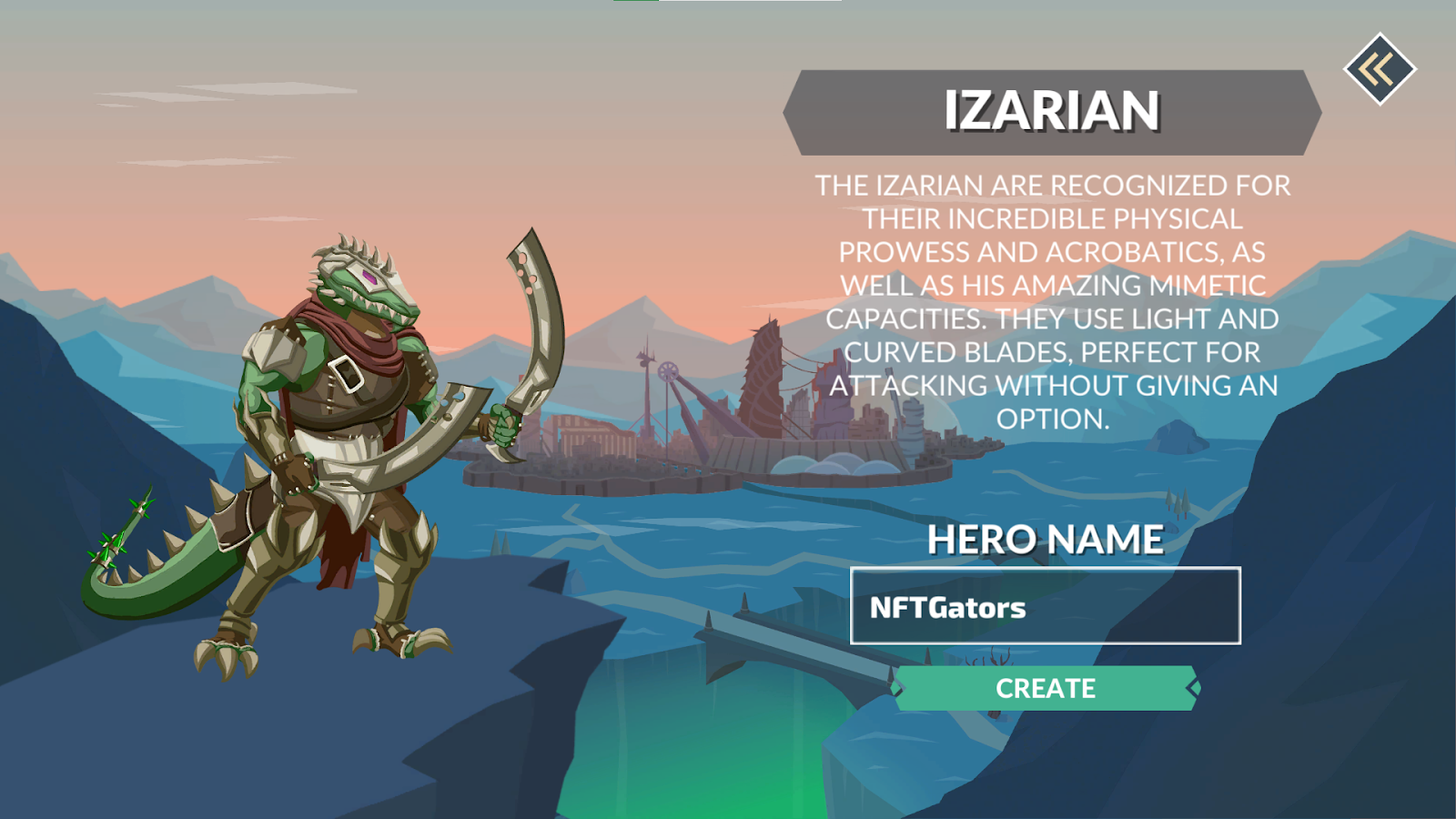
Task: Select the Hero Name text field
Action: click(x=1045, y=606)
